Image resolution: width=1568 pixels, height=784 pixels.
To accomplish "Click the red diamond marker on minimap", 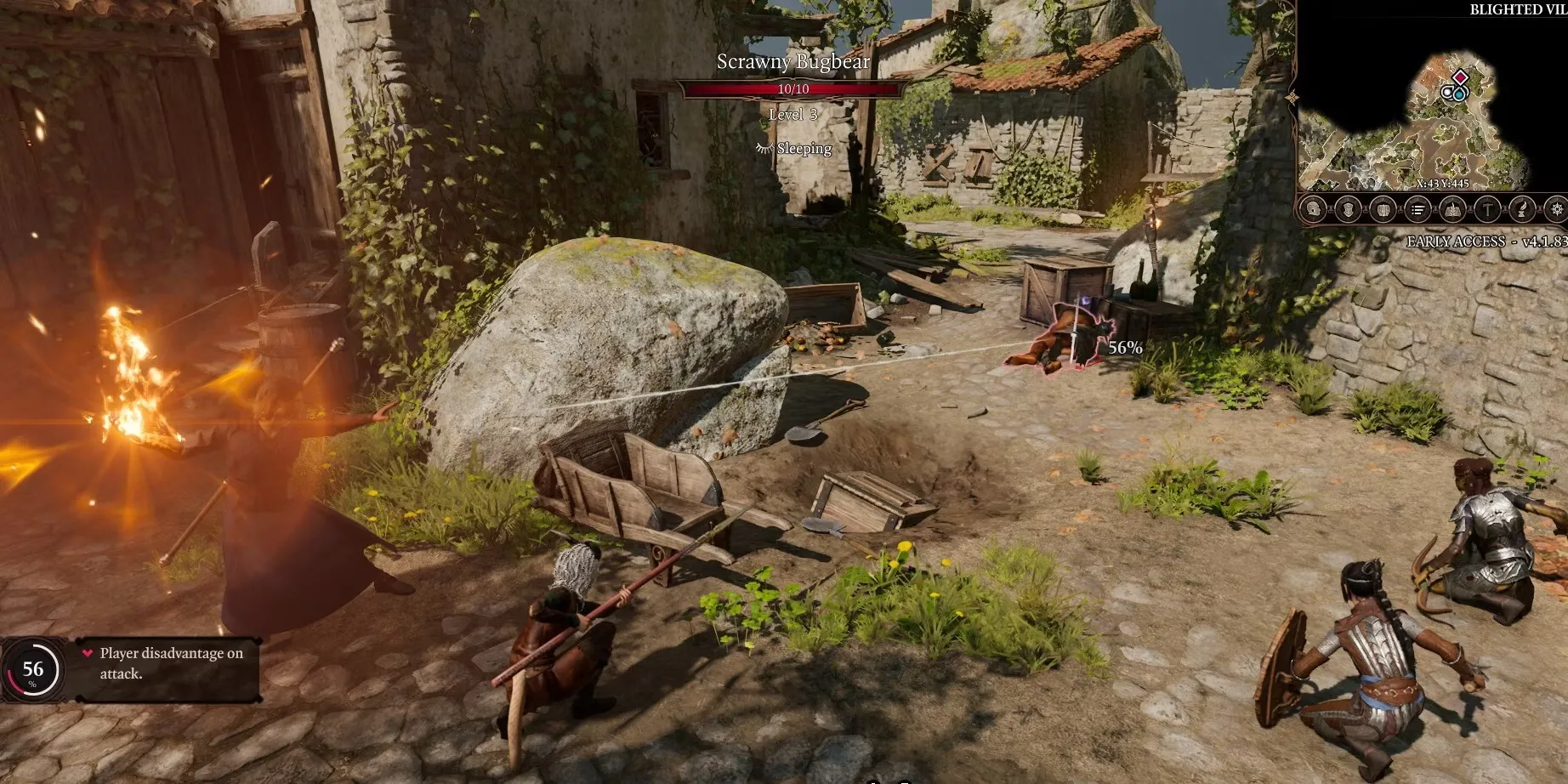I will (1460, 78).
